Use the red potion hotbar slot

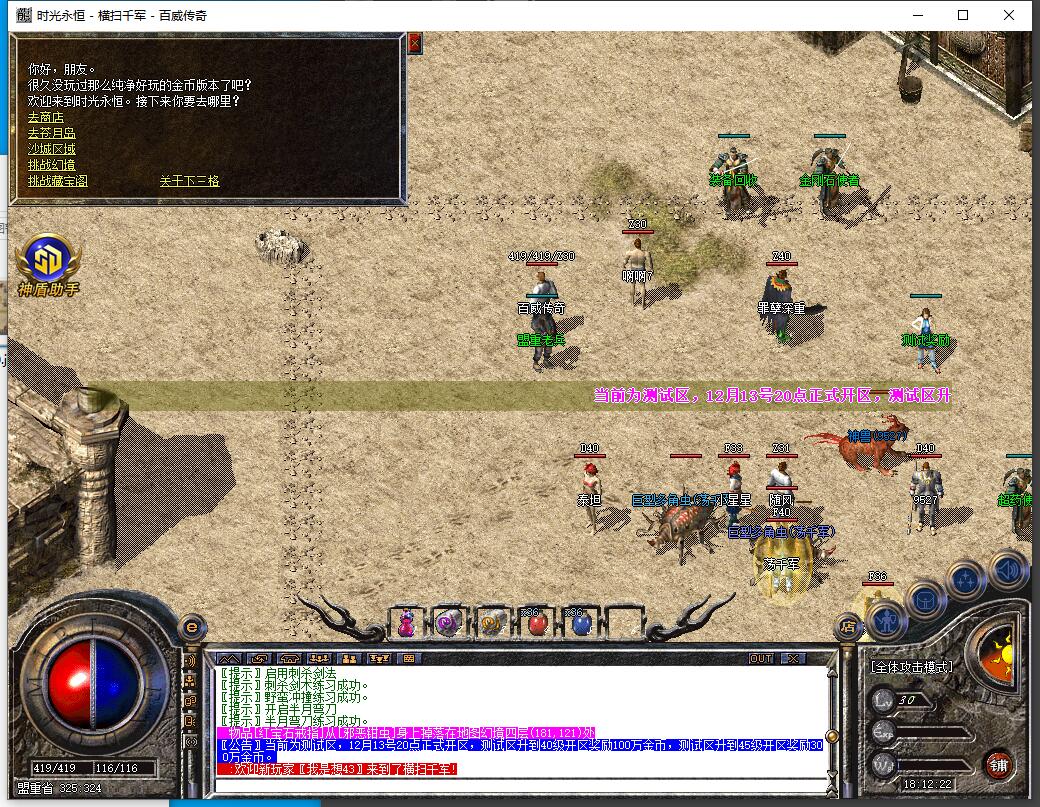(x=537, y=624)
